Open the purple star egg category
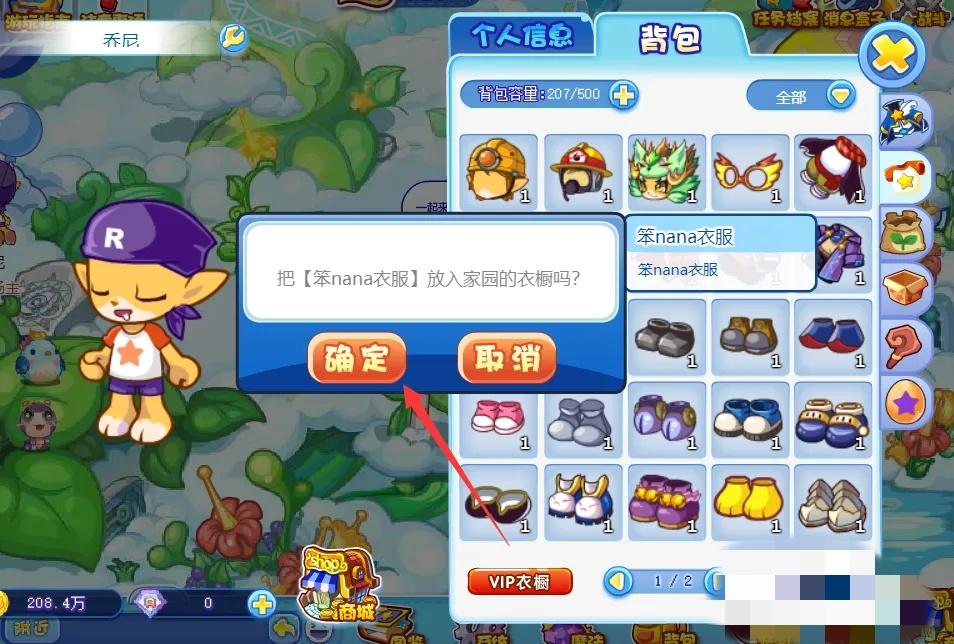Viewport: 954px width, 644px height. (908, 403)
